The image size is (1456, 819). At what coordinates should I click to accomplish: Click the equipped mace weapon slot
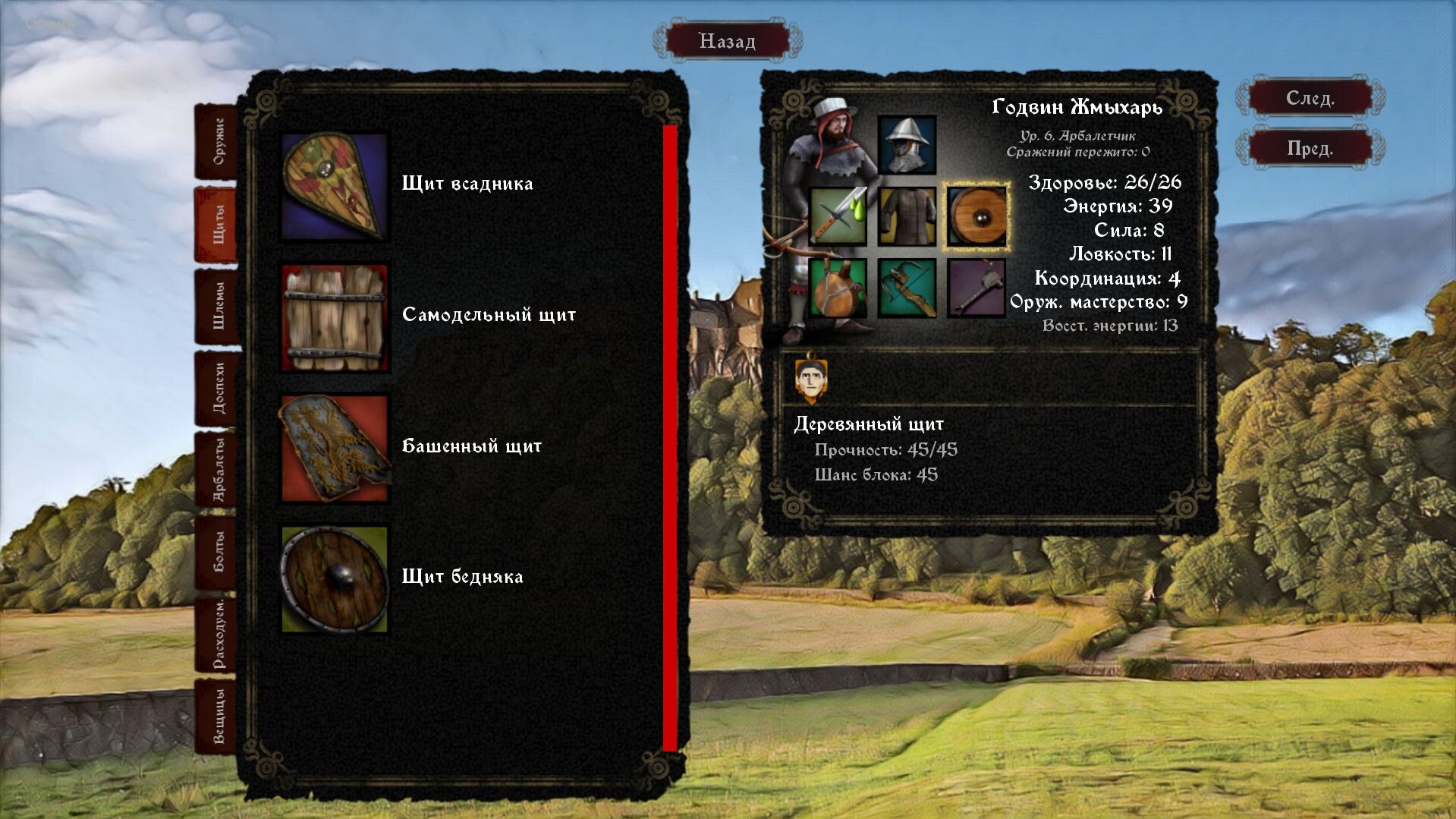click(977, 288)
